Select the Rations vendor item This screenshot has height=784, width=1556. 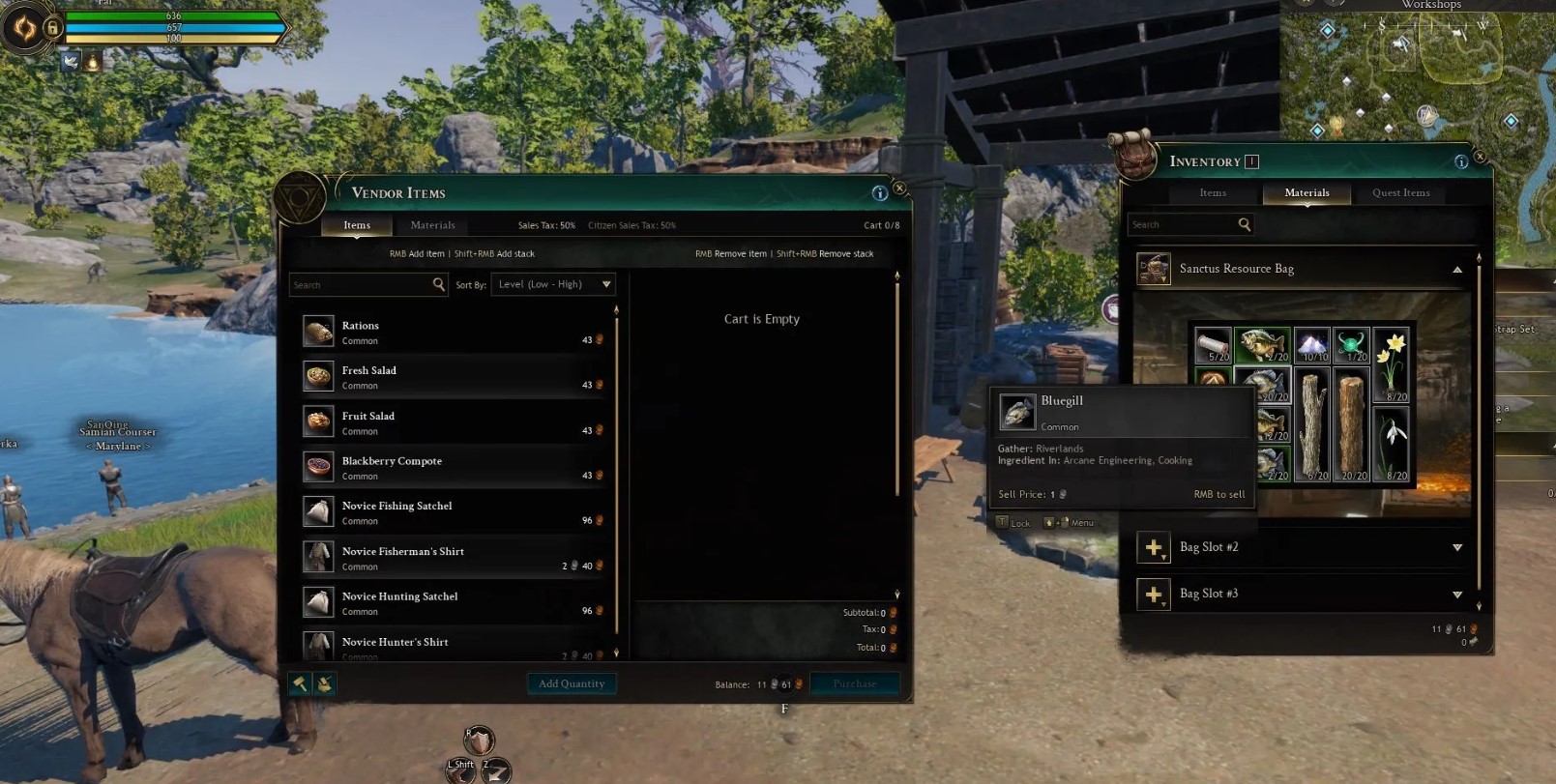pos(455,333)
